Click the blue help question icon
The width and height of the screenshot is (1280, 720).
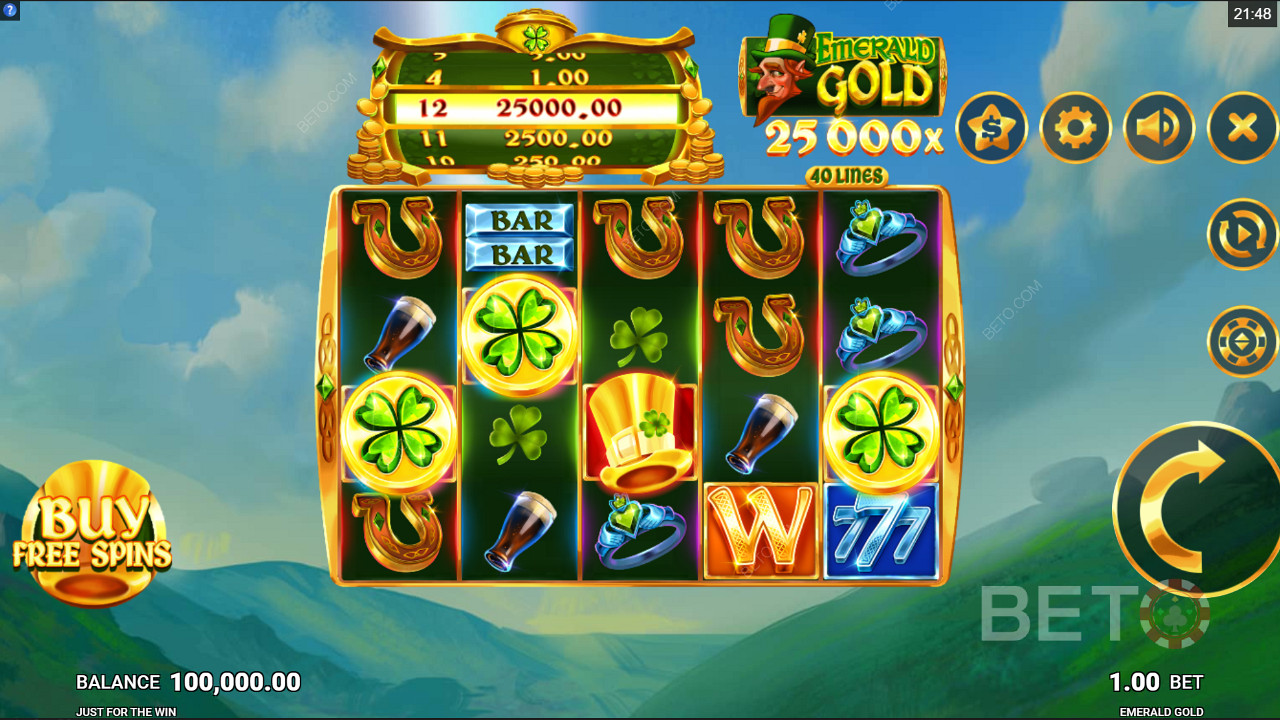[9, 9]
